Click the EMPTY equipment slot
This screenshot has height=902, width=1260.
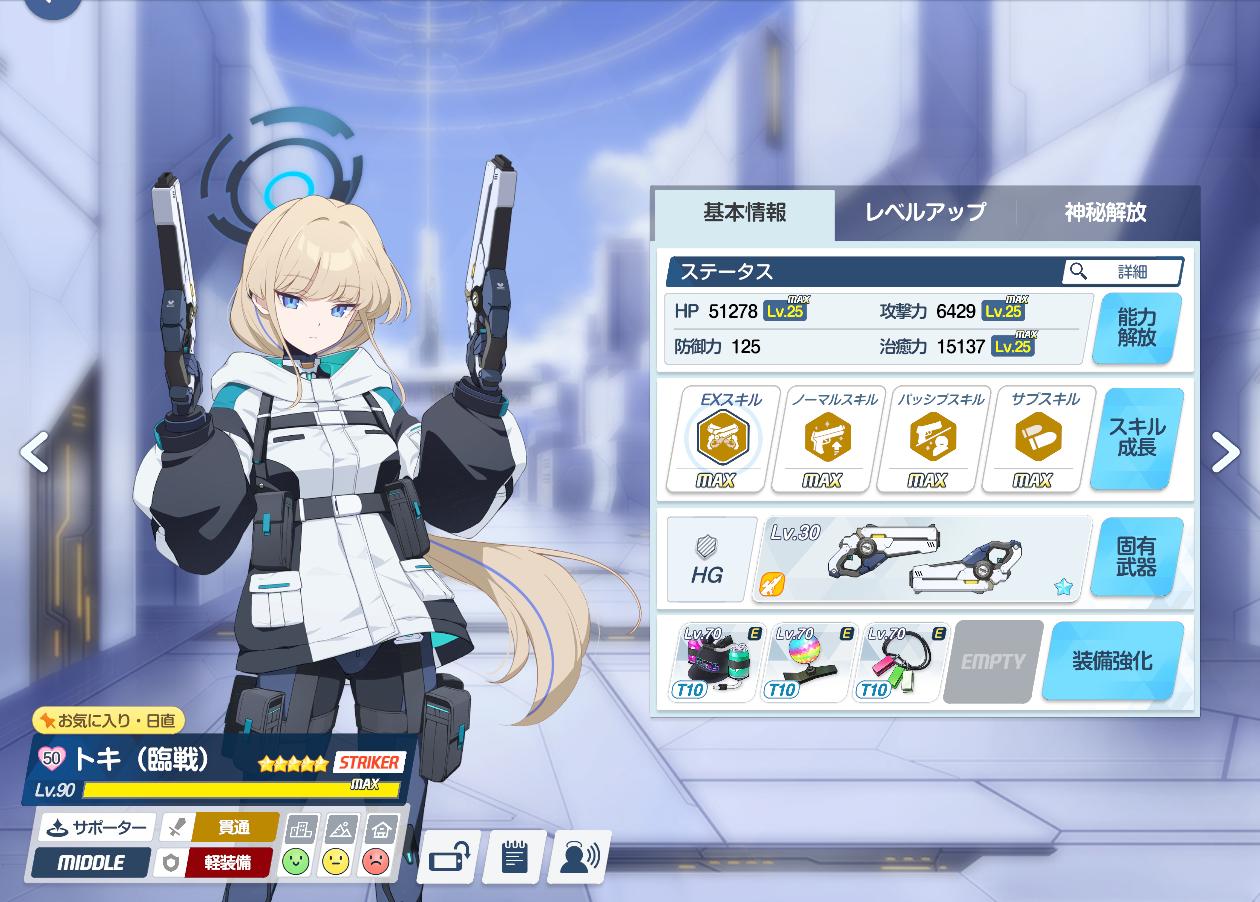point(992,661)
